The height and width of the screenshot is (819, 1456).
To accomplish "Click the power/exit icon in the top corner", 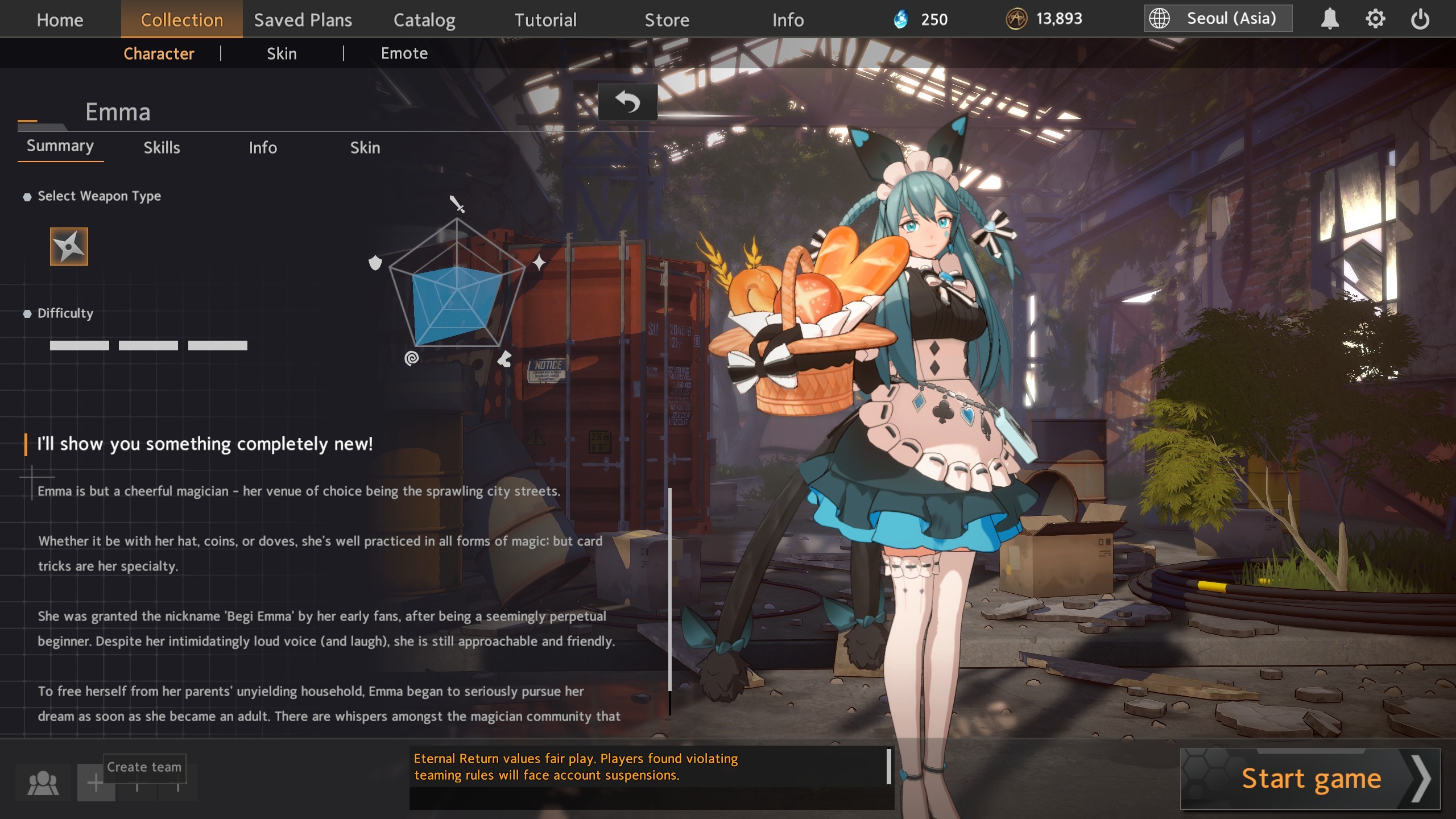I will point(1422,18).
